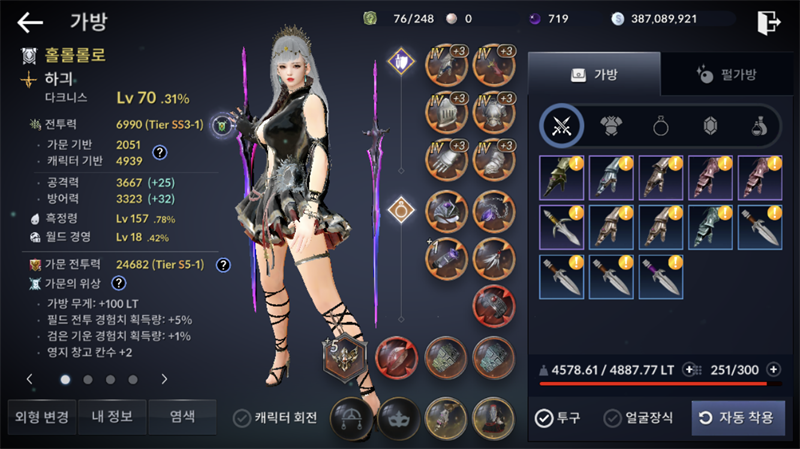Toggle the 얼굴장식 checkbox

pos(613,418)
